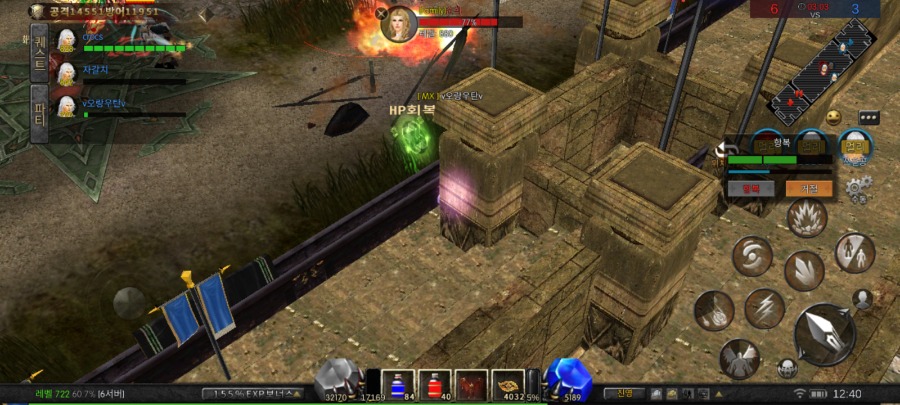Image resolution: width=900 pixels, height=405 pixels.
Task: Activate the two-figures skill
Action: pyautogui.click(x=854, y=252)
